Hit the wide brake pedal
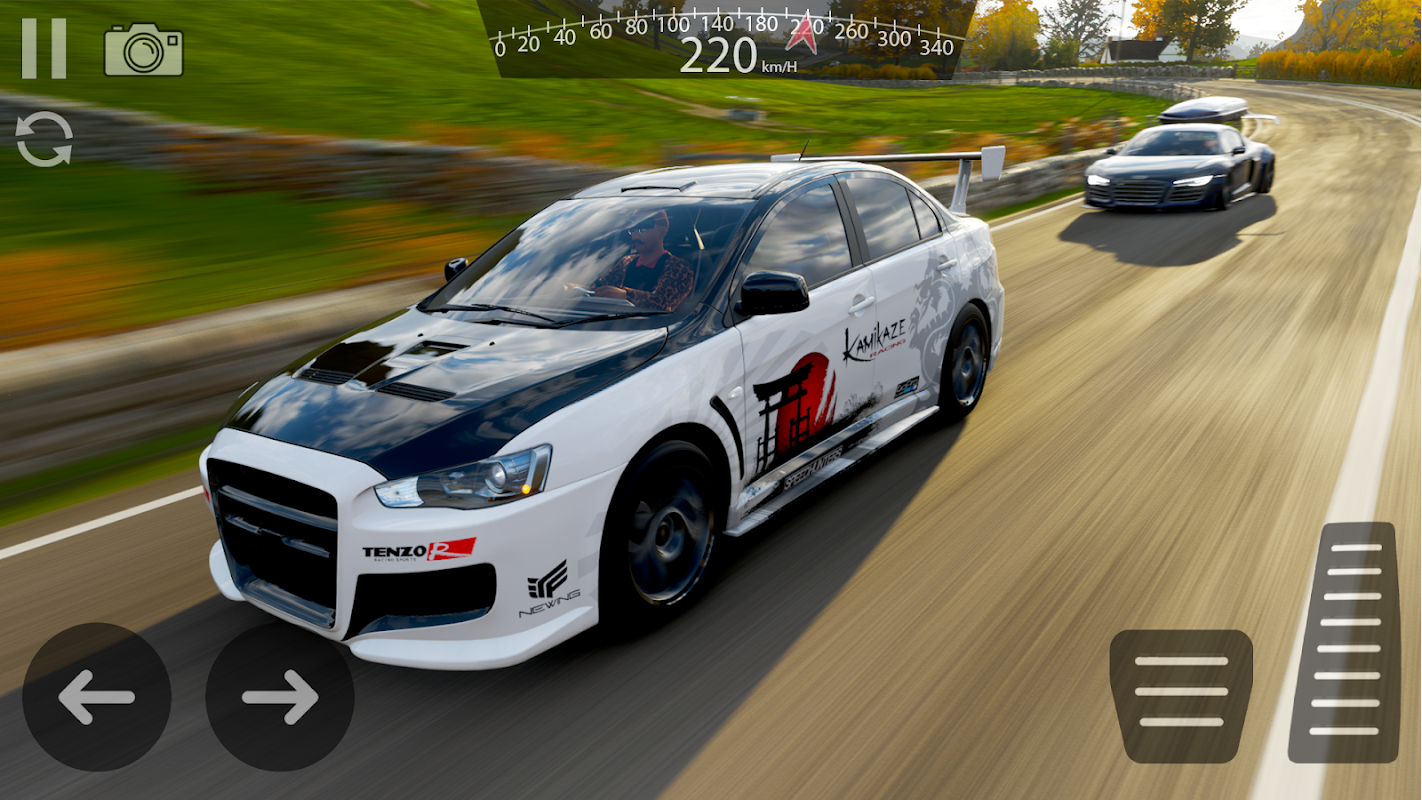 (x=1181, y=695)
